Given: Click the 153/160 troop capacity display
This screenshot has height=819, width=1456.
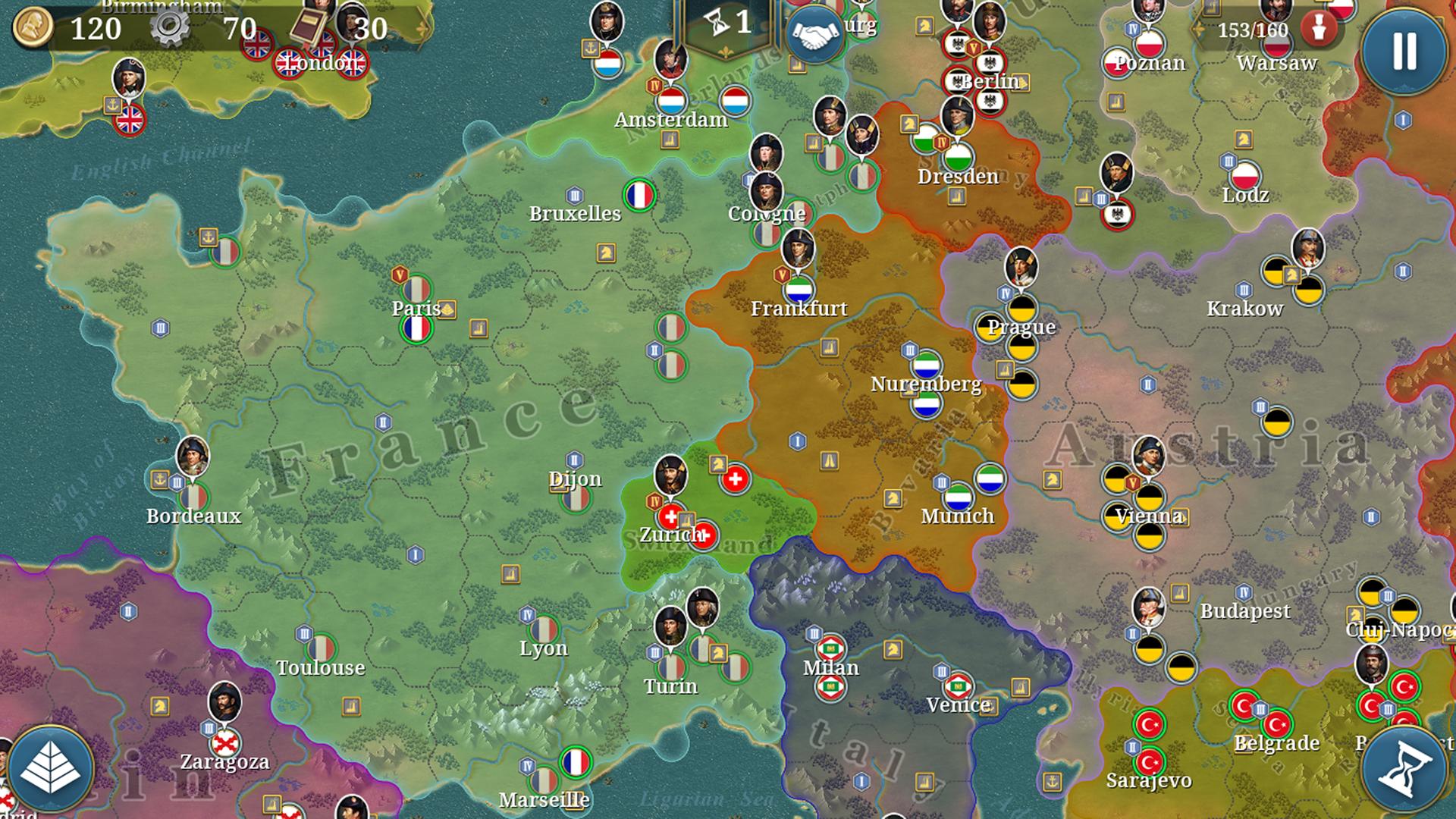Looking at the screenshot, I should coord(1252,32).
